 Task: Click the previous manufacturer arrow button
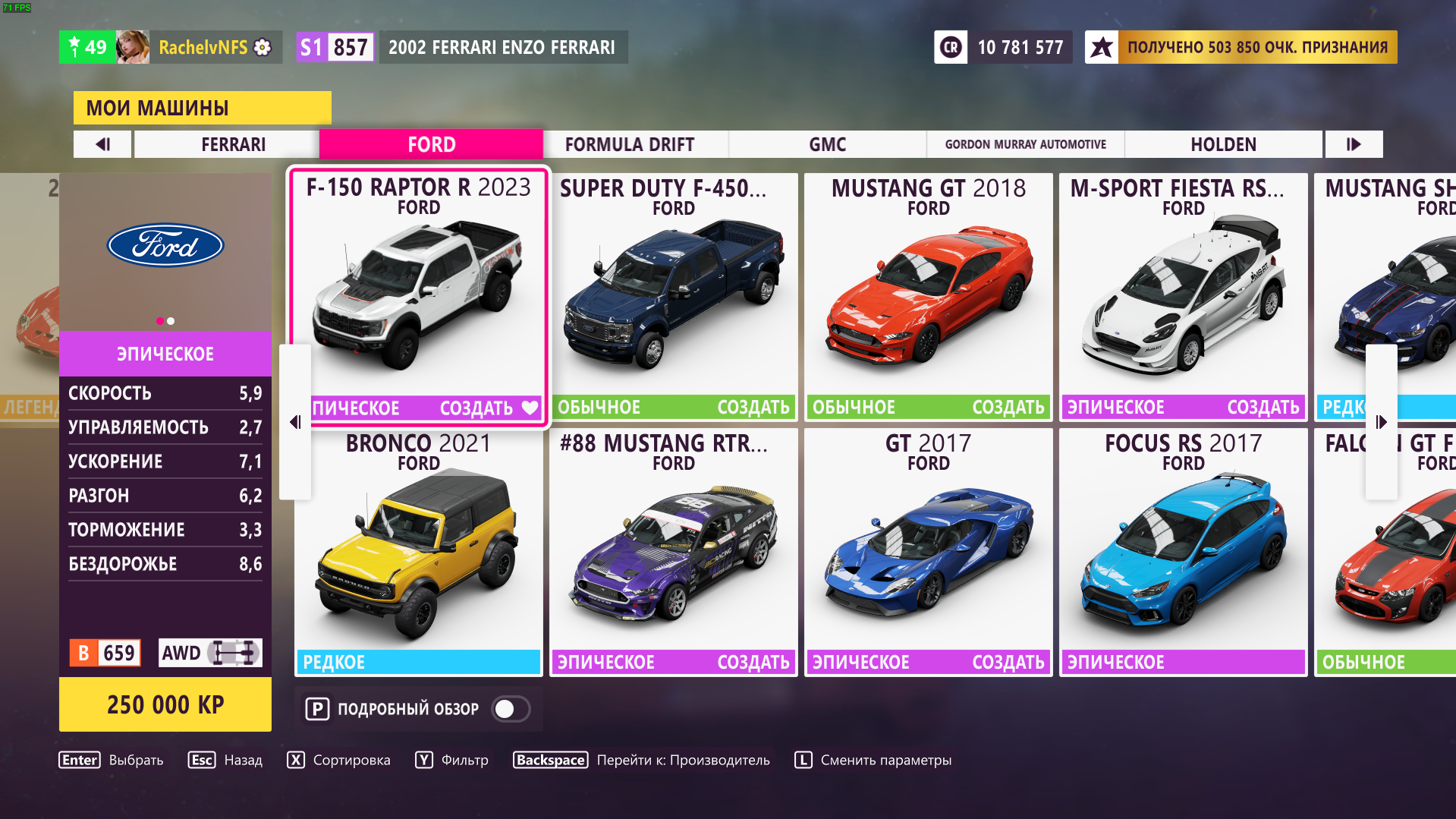[x=103, y=144]
